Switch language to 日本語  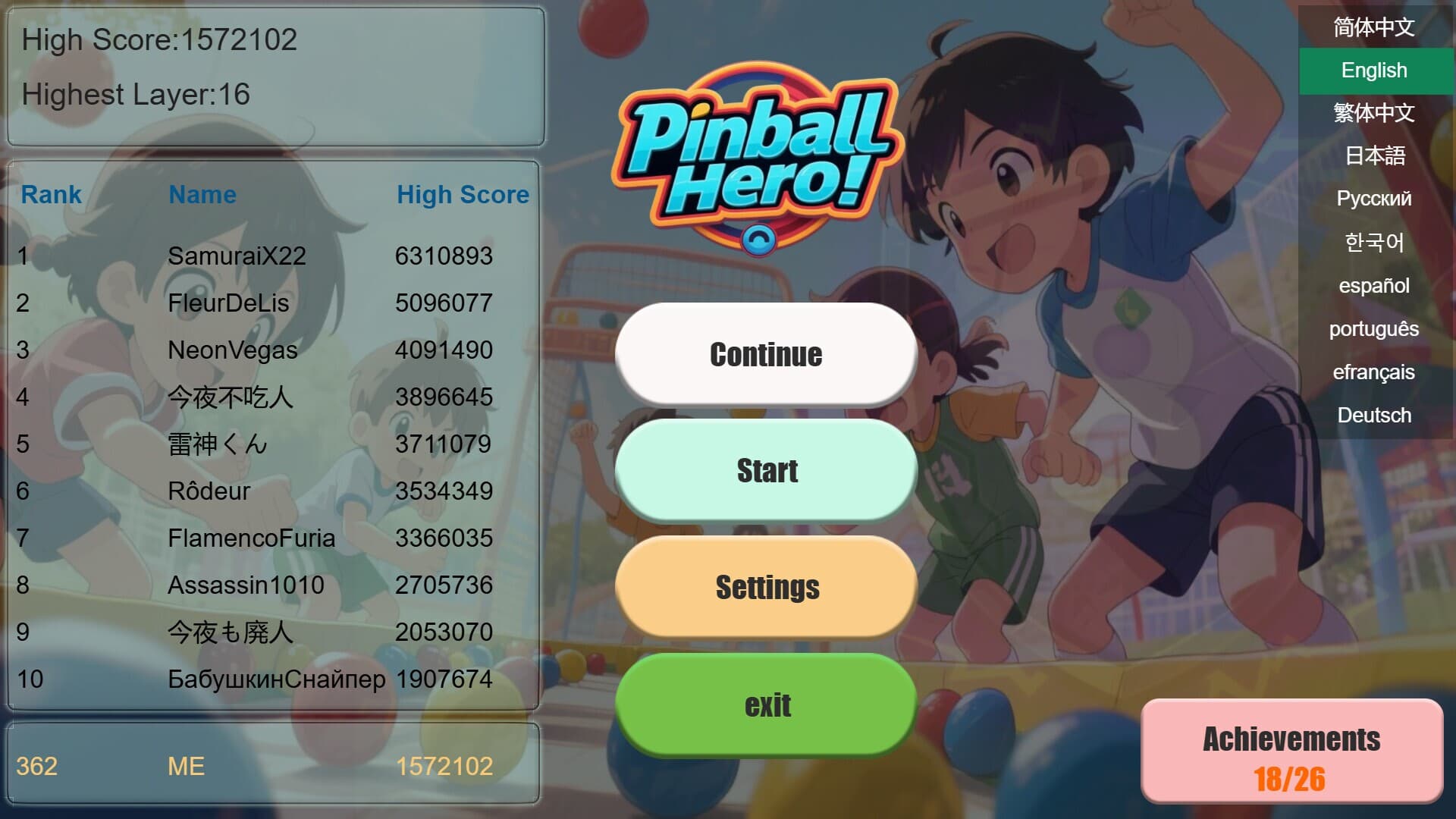[x=1373, y=156]
